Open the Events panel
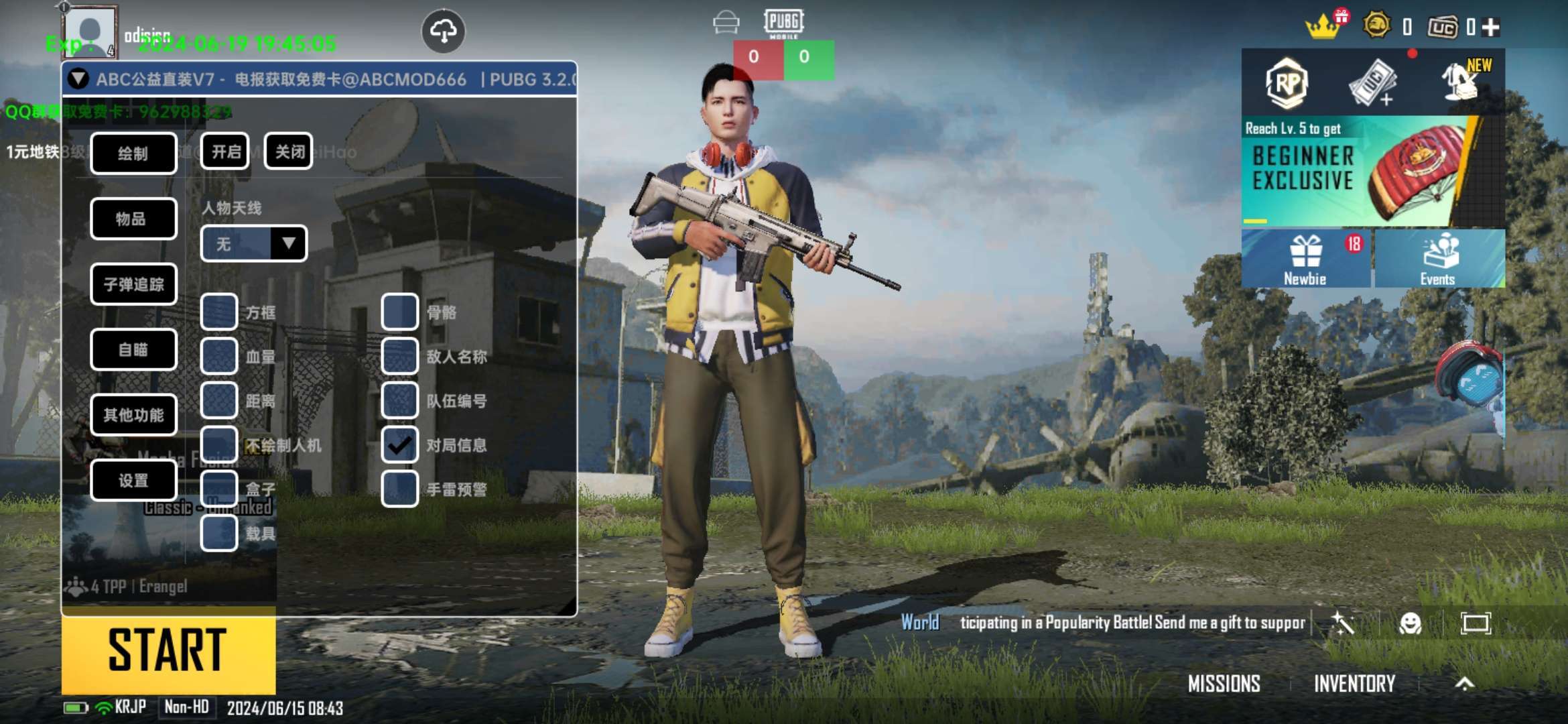 1438,259
